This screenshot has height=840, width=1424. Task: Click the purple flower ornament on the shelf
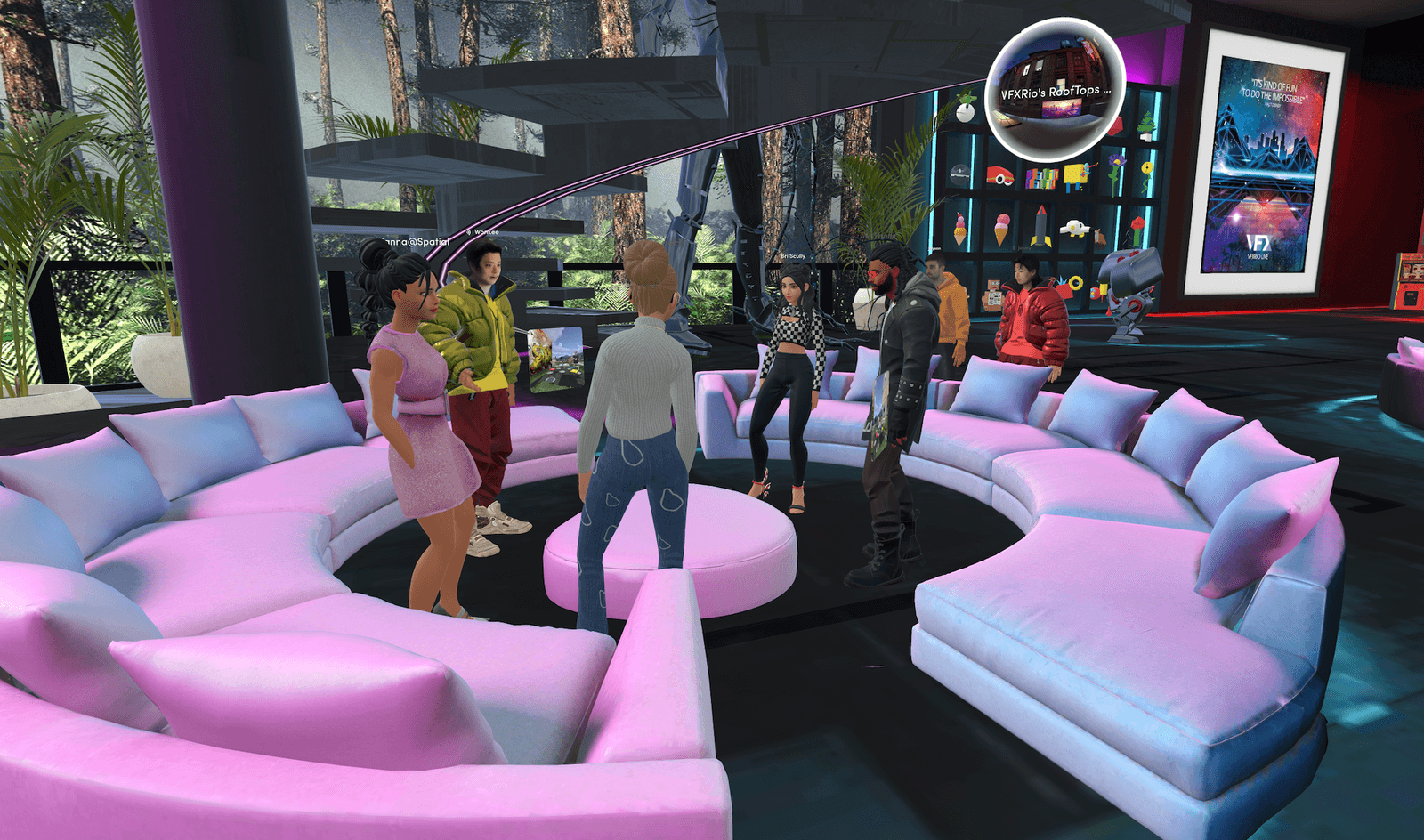pyautogui.click(x=1115, y=162)
